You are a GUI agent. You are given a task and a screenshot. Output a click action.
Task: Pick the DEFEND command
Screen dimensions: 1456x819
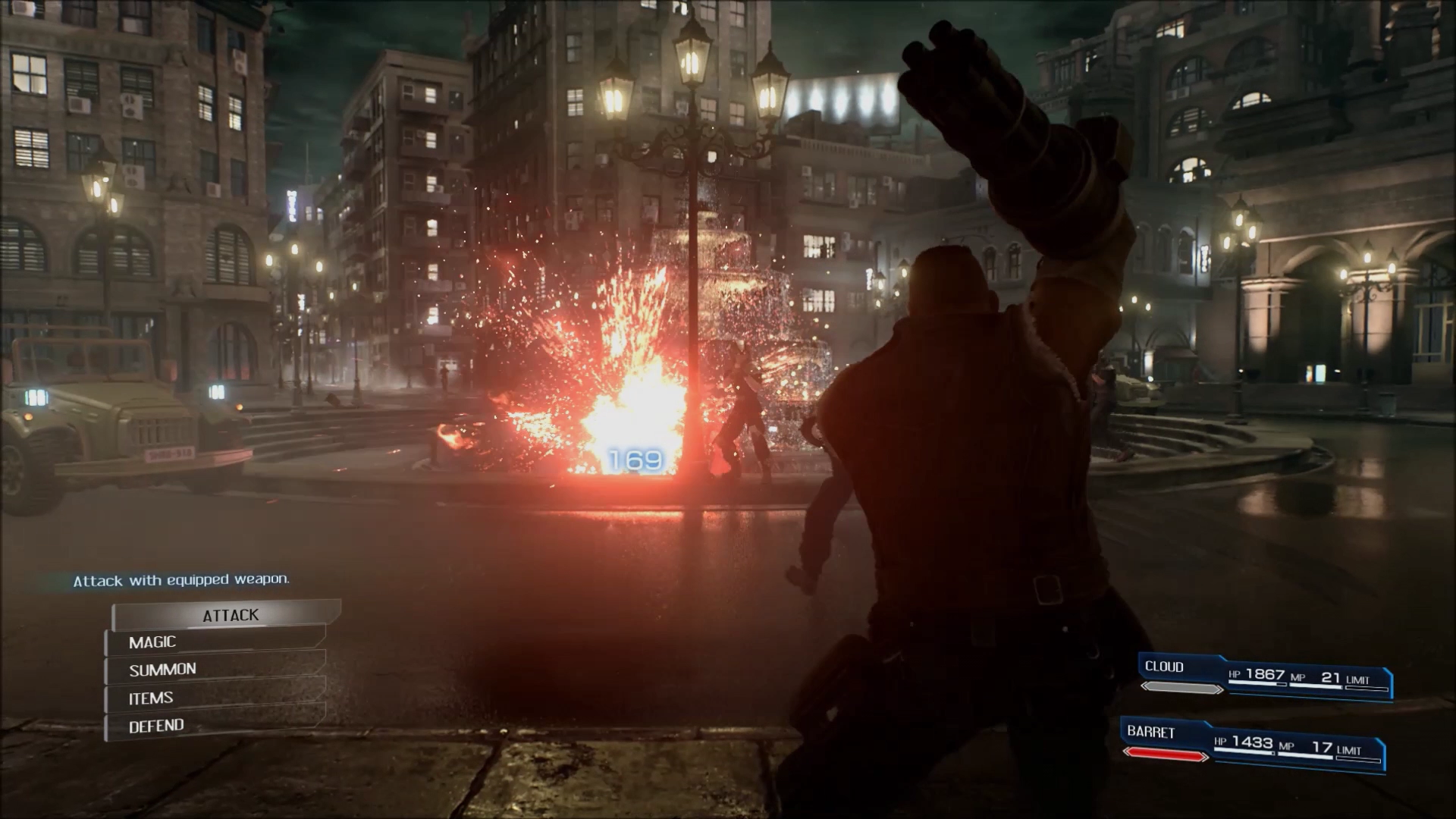[x=216, y=726]
